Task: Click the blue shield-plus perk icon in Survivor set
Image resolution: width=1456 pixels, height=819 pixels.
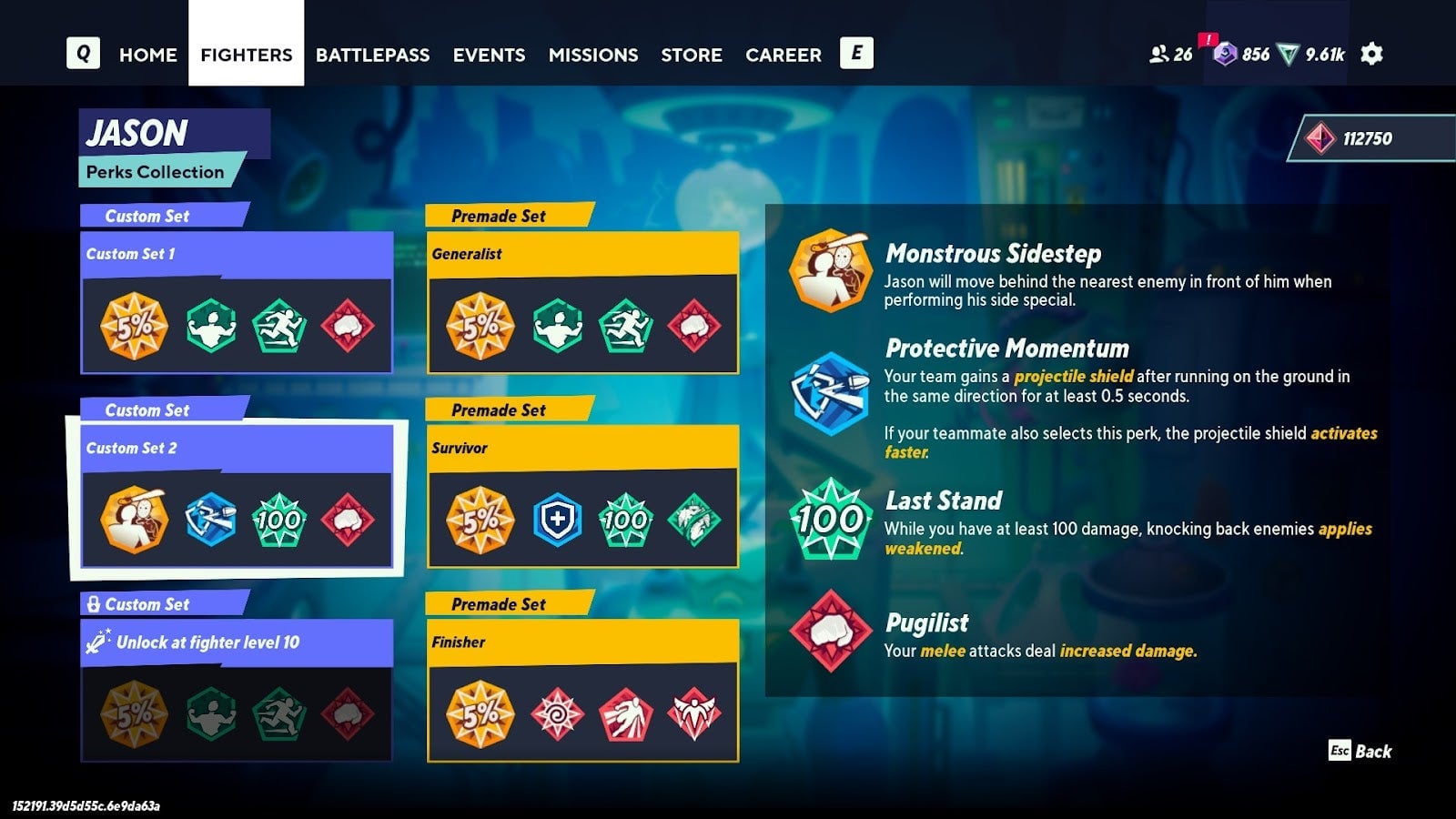Action: point(558,519)
